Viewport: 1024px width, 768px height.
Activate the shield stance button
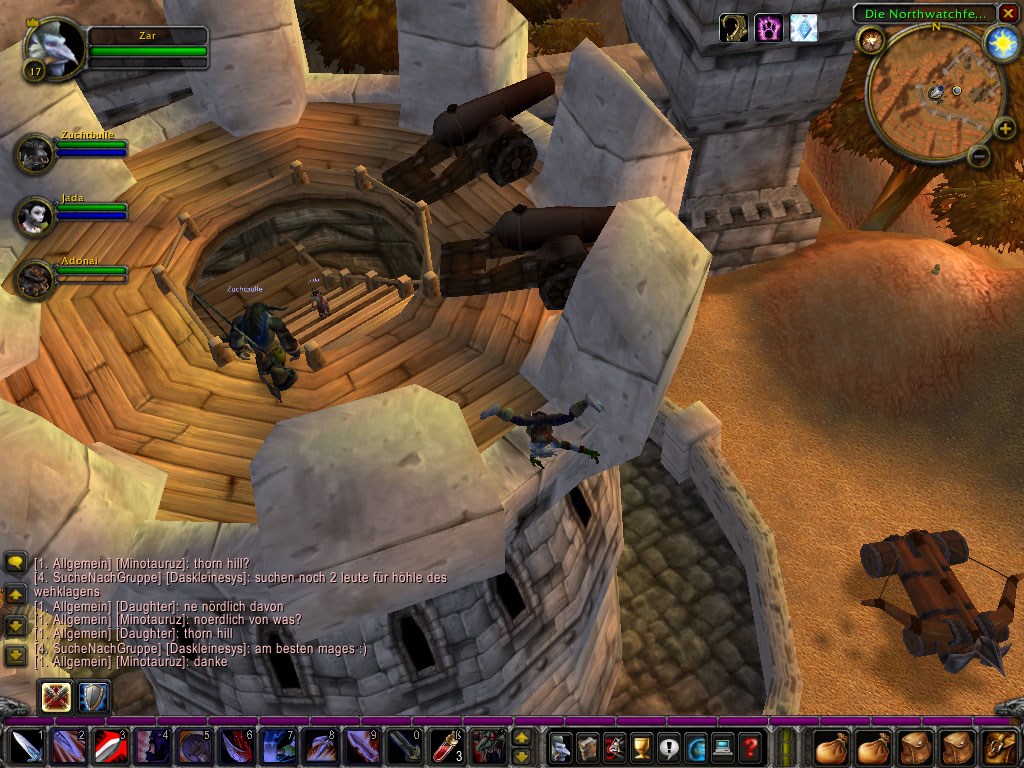93,696
